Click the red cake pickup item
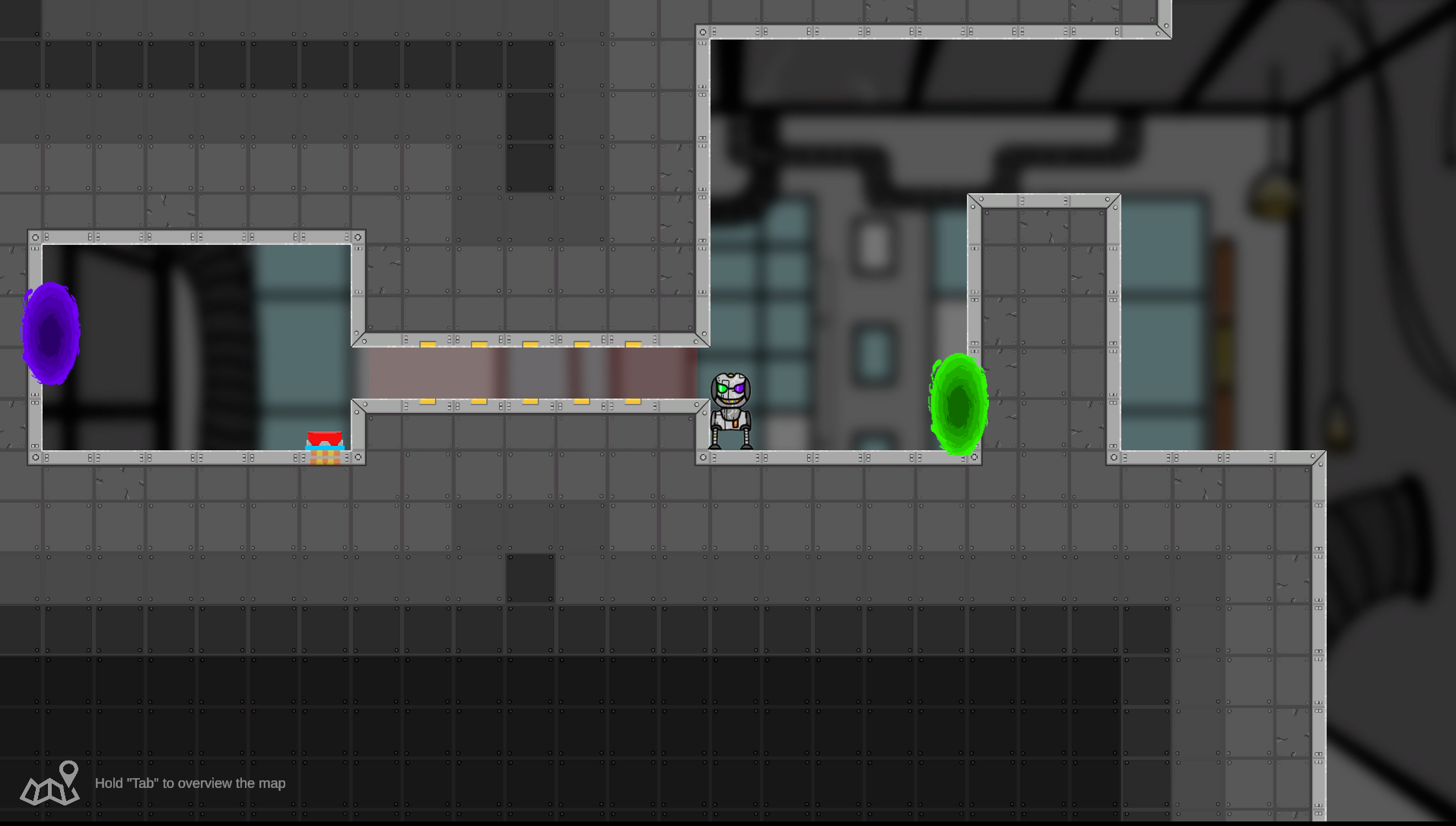Viewport: 1456px width, 826px height. point(324,439)
